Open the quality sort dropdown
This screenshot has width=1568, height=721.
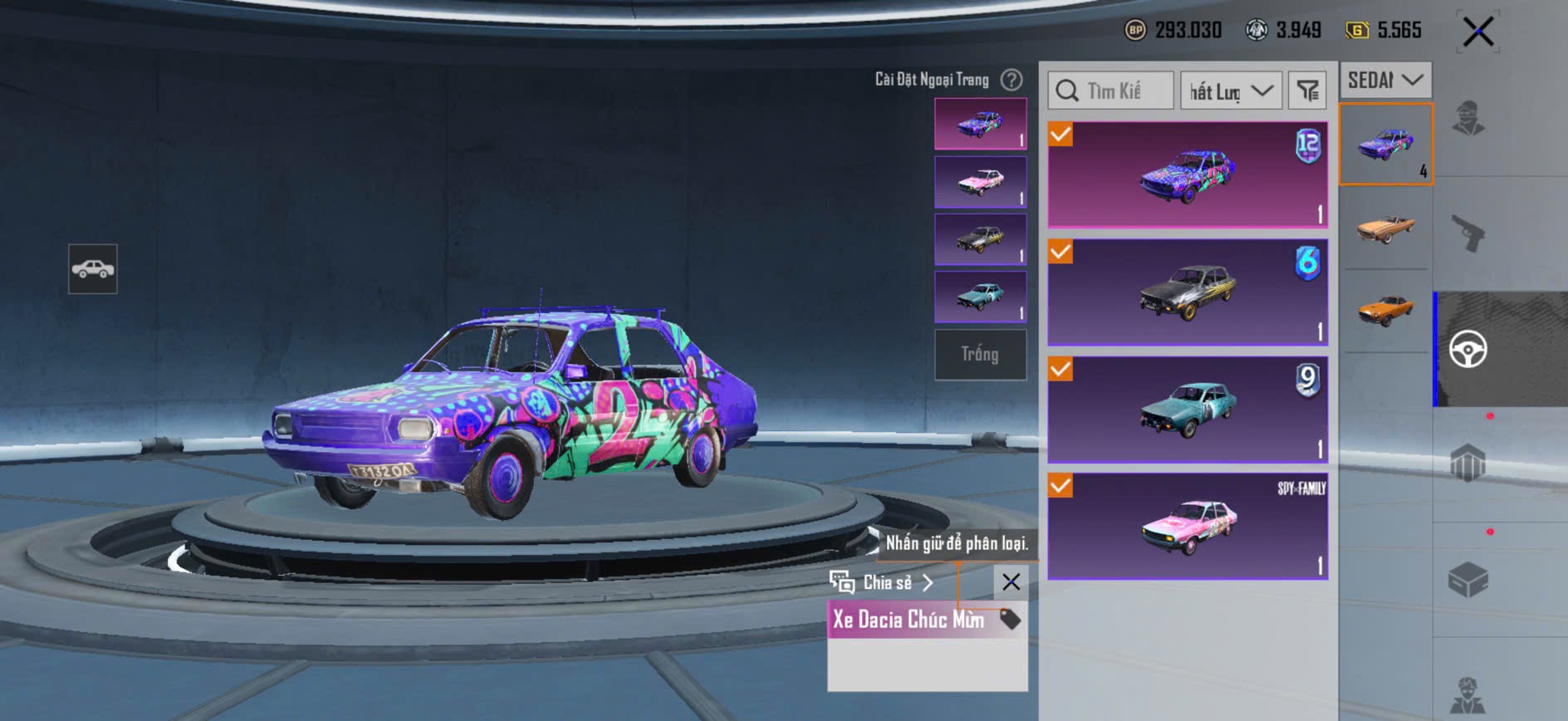click(x=1231, y=91)
